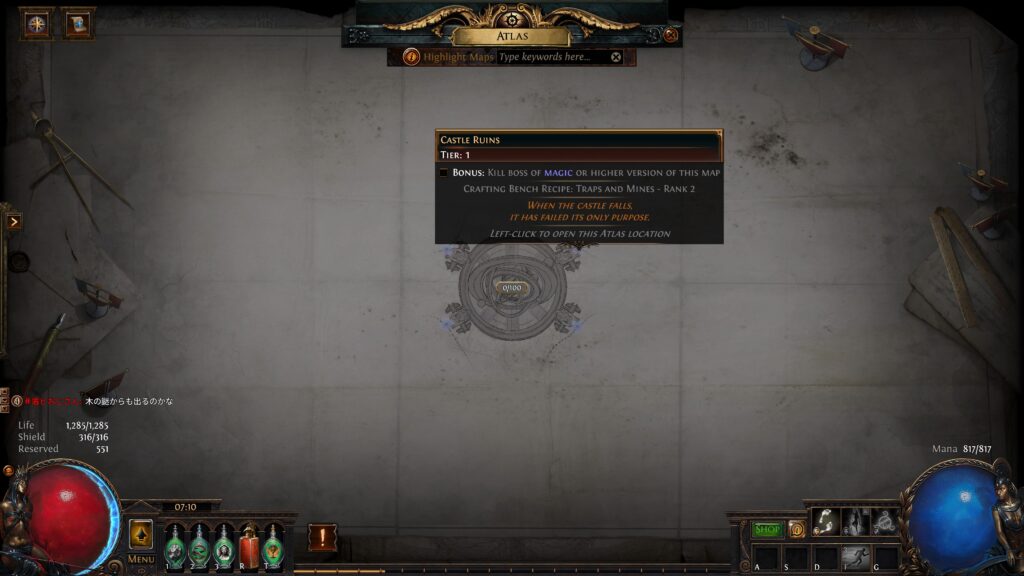Screen dimensions: 1024x576
Task: Clear the Highlight Maps search text
Action: pyautogui.click(x=616, y=57)
